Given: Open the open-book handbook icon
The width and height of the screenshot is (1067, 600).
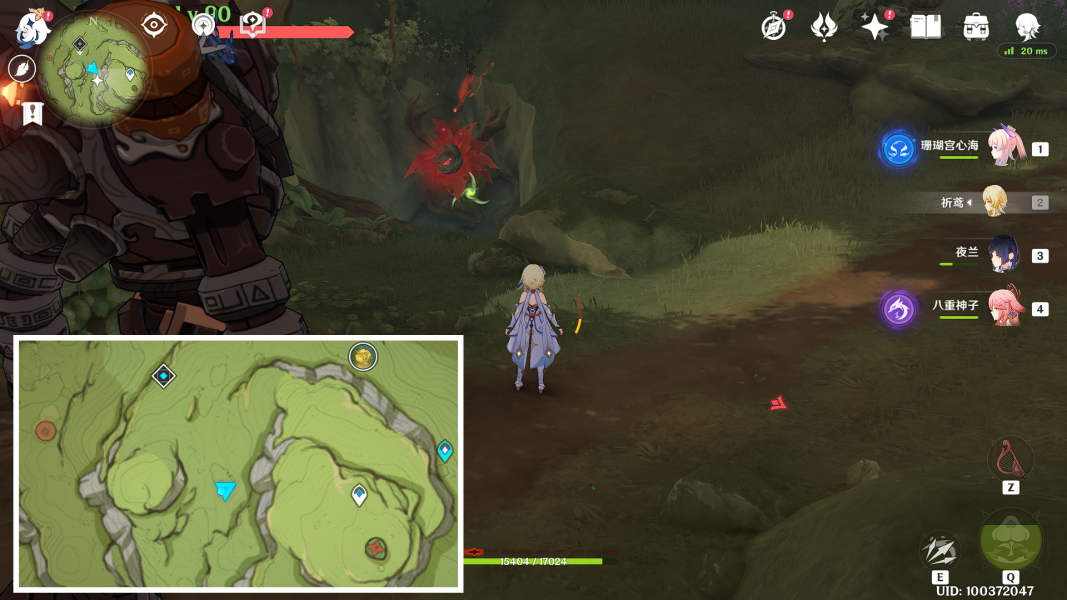Looking at the screenshot, I should 926,27.
